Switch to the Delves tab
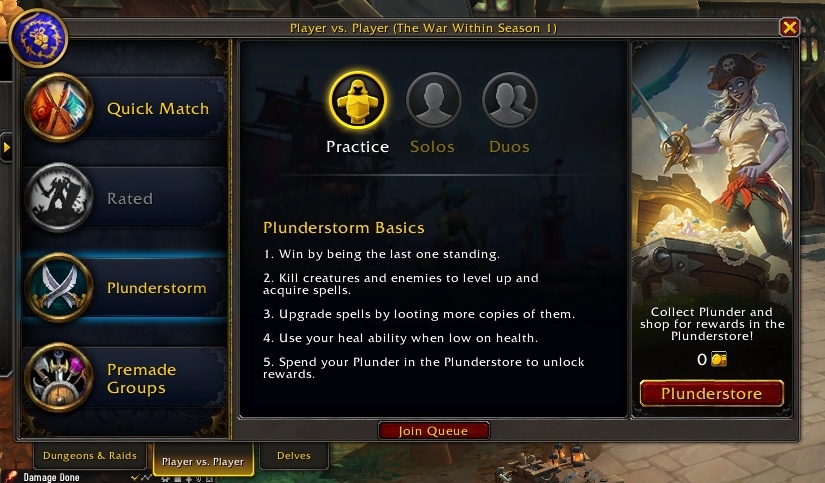The width and height of the screenshot is (825, 483). [294, 456]
